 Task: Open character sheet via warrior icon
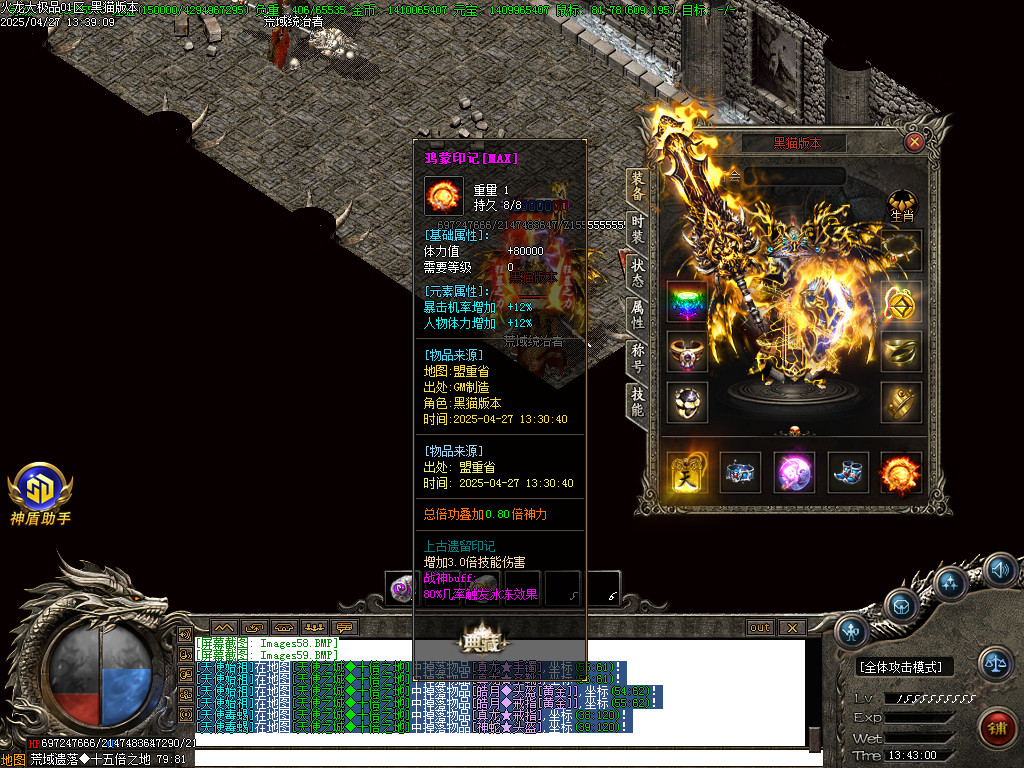click(x=852, y=630)
